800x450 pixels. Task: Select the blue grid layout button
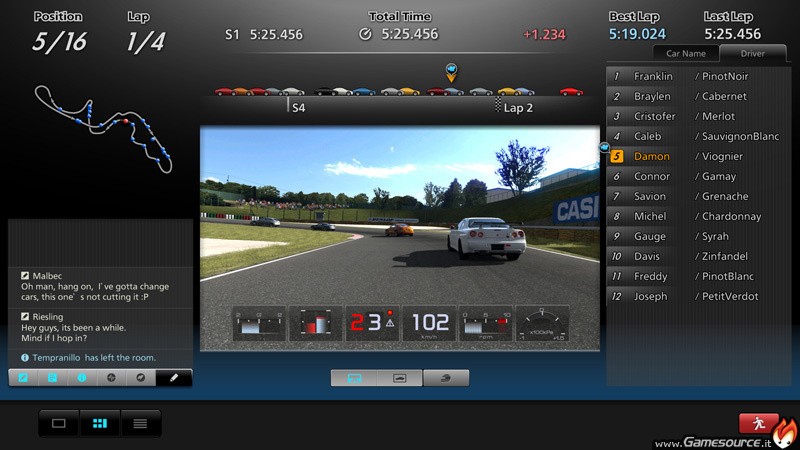tap(99, 423)
